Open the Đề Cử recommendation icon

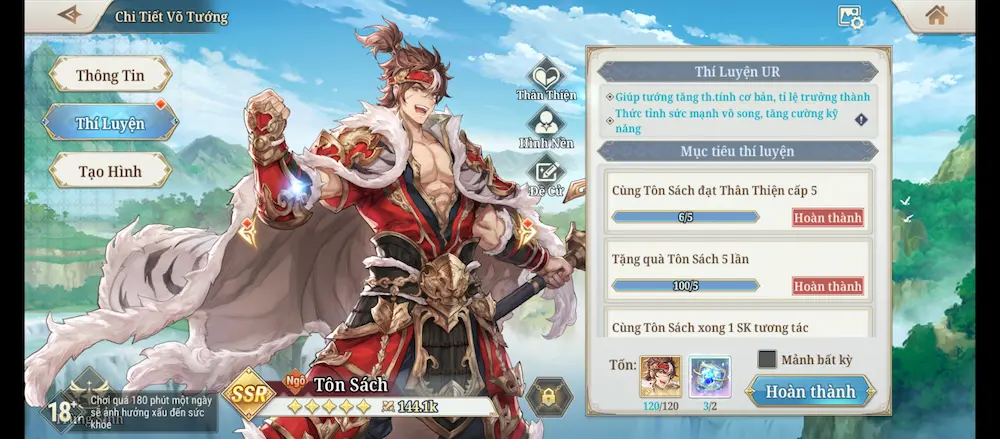(546, 174)
